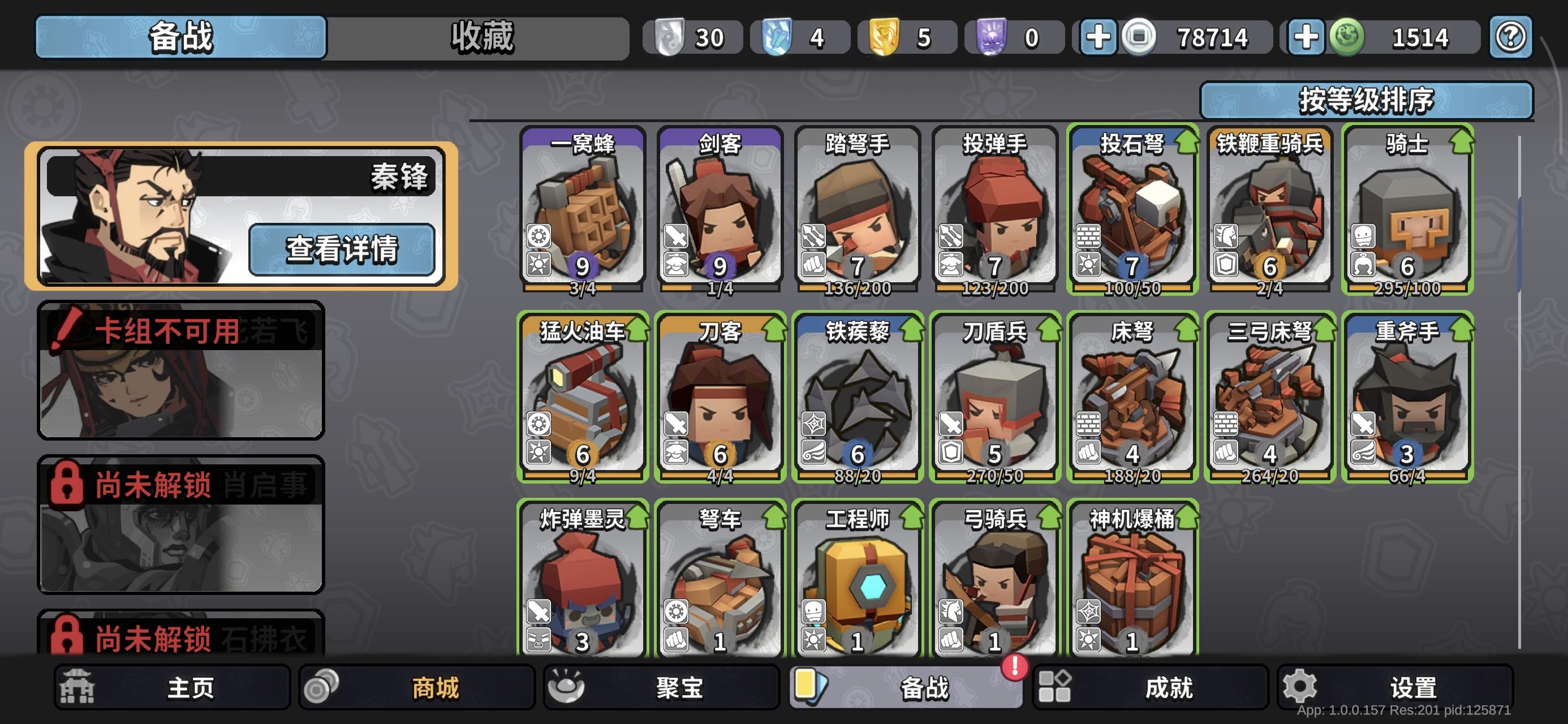Open the help question mark icon
Image resolution: width=1568 pixels, height=724 pixels.
pyautogui.click(x=1510, y=37)
